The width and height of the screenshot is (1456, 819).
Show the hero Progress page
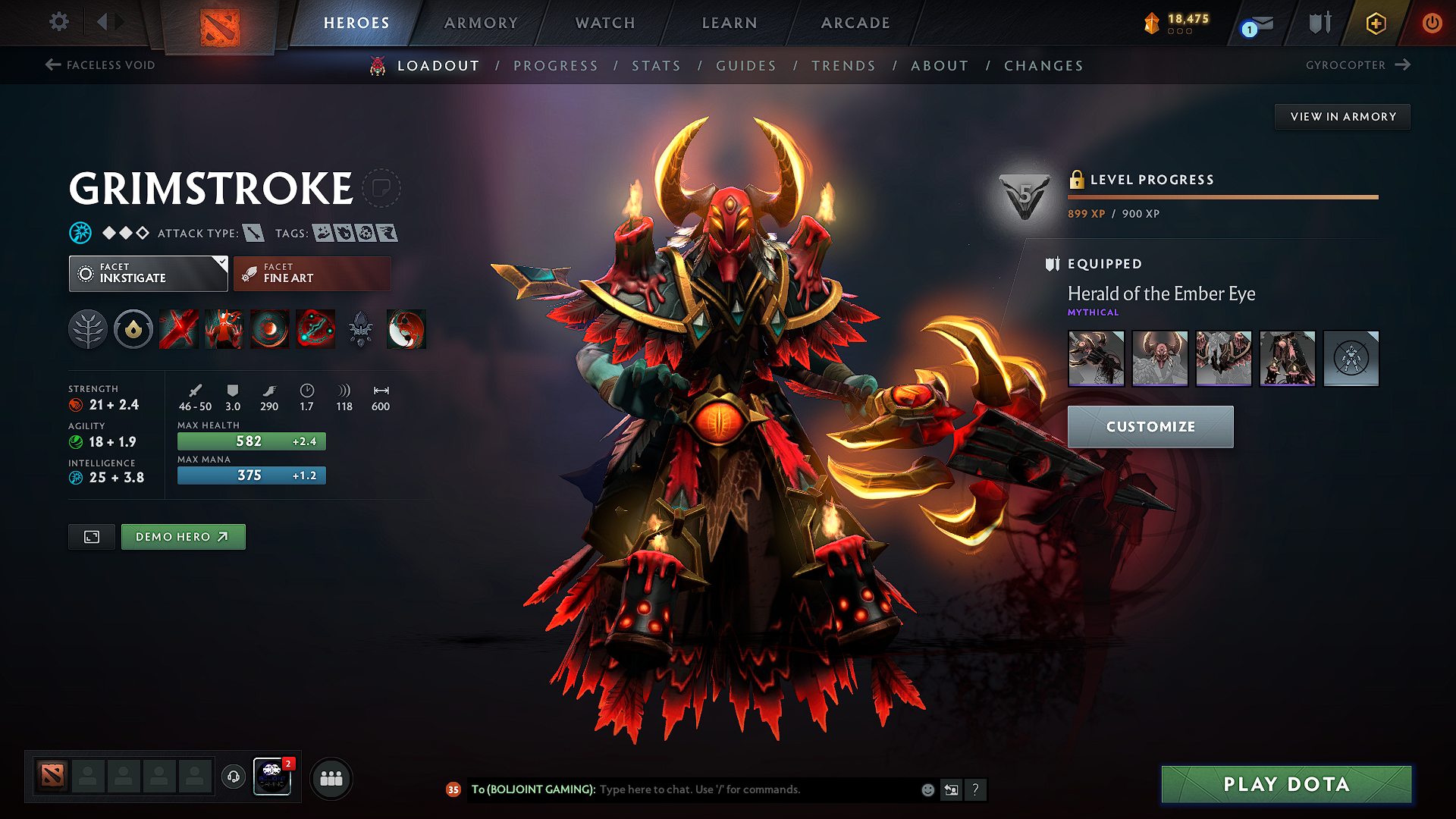click(x=556, y=66)
